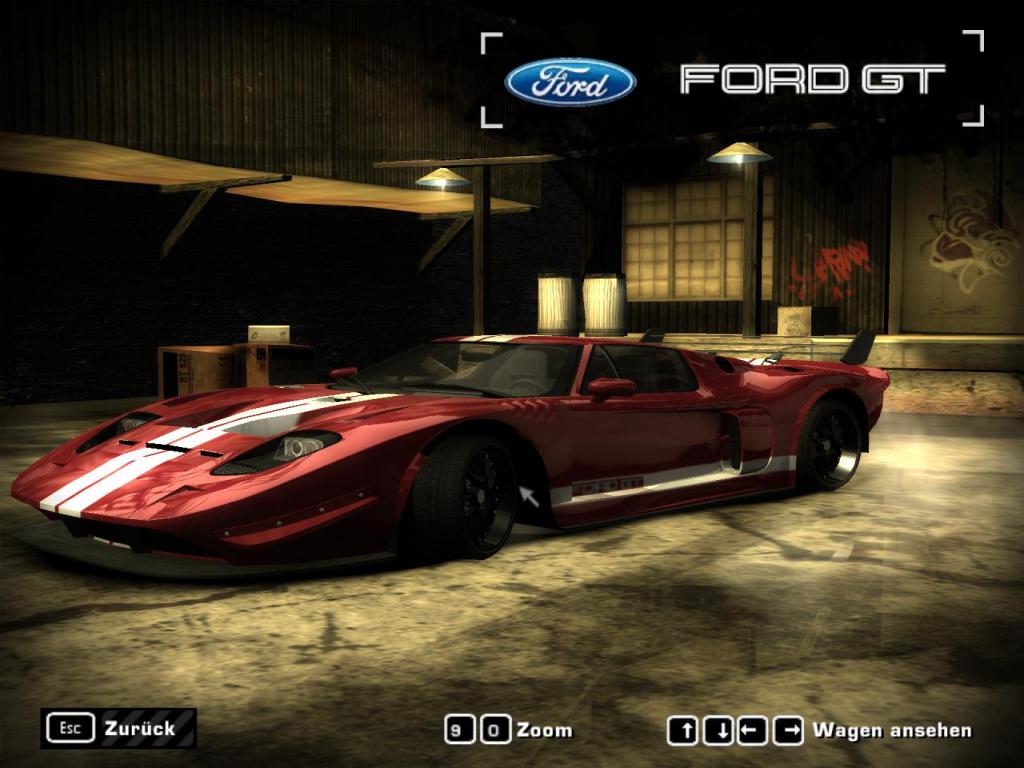Go back with the Zurück button
The width and height of the screenshot is (1024, 768).
click(x=119, y=728)
